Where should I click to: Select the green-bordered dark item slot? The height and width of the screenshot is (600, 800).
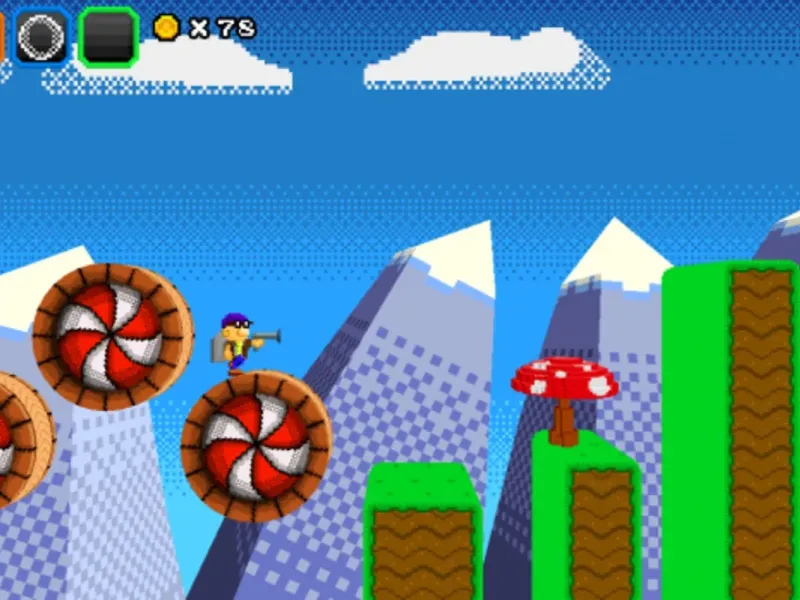point(108,37)
